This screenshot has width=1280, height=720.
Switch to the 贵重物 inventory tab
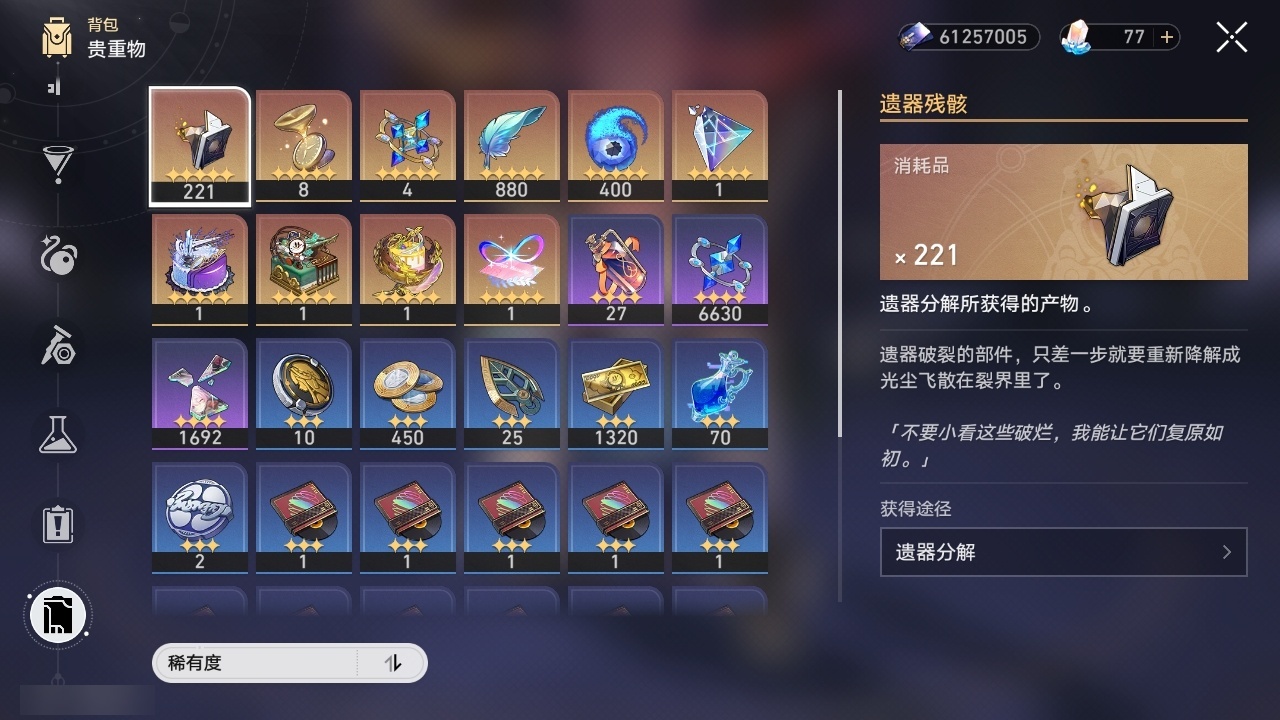coord(115,51)
